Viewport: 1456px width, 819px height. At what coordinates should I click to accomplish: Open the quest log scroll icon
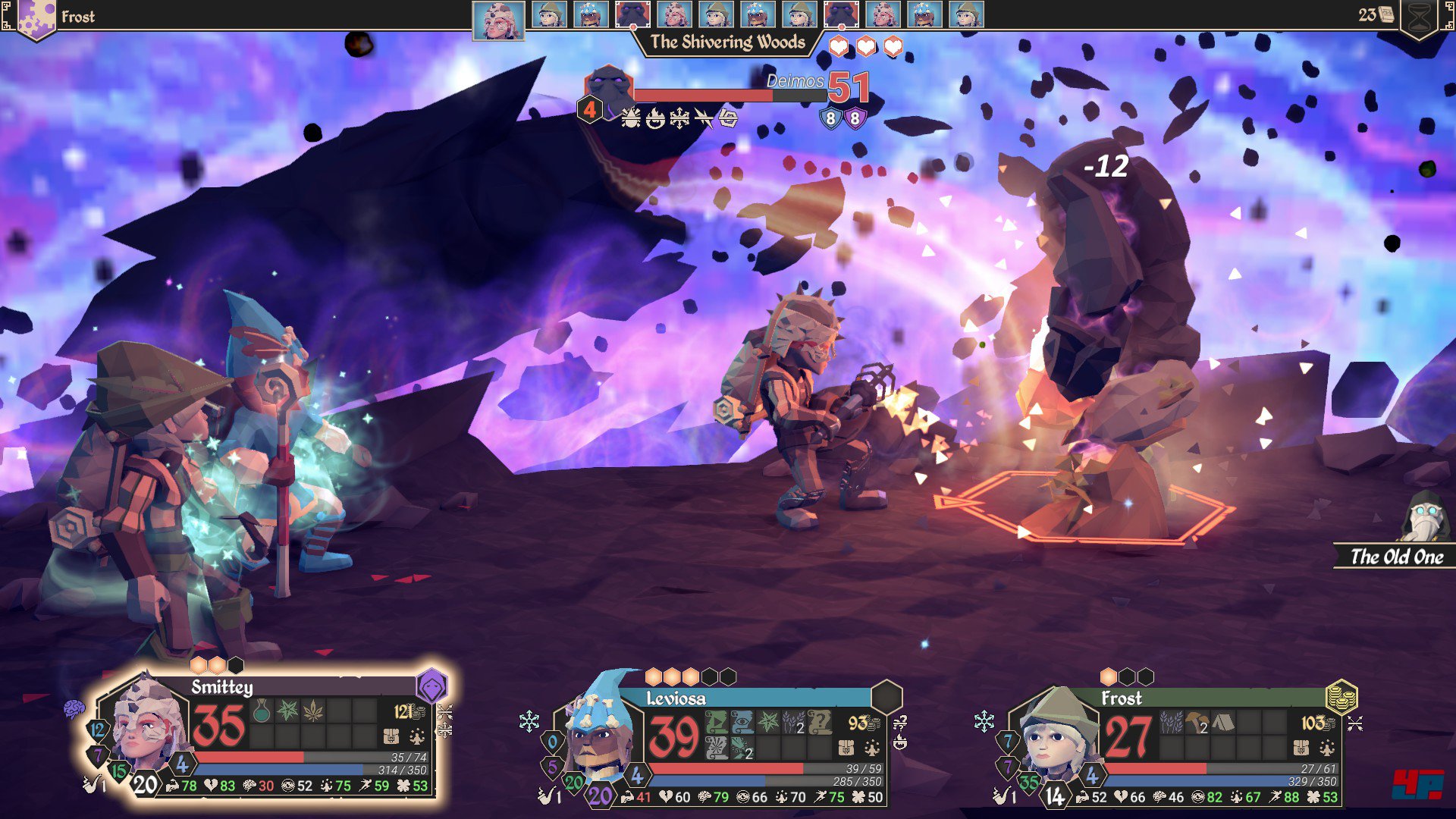1386,14
